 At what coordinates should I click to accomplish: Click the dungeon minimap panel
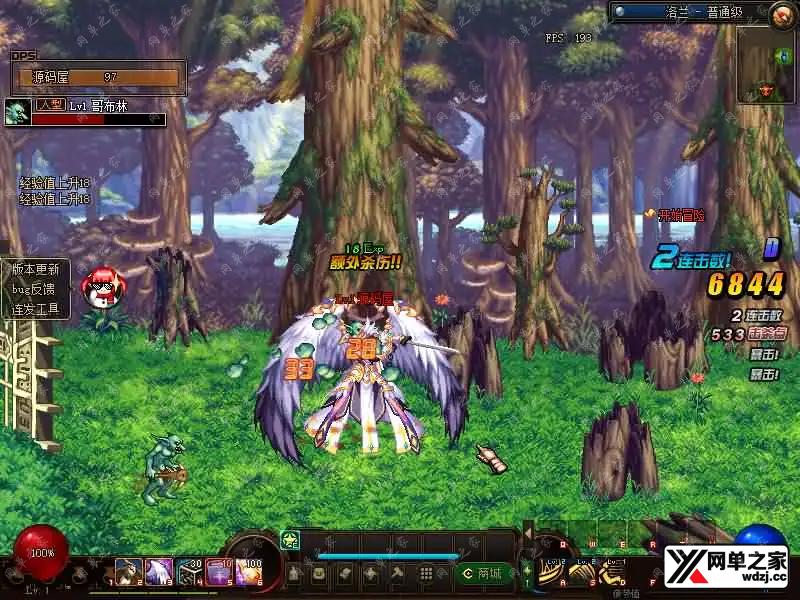pyautogui.click(x=766, y=65)
